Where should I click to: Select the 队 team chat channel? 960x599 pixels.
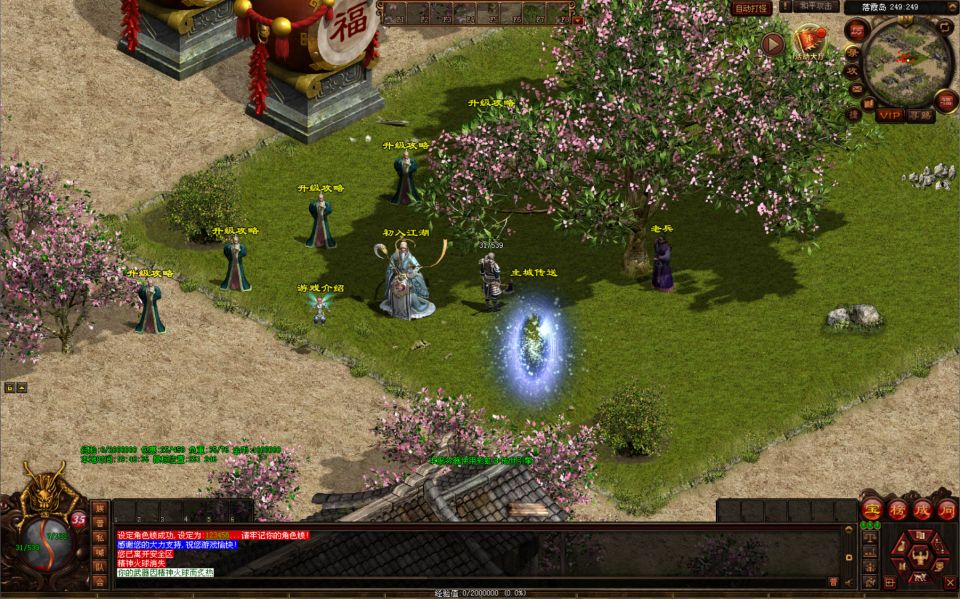[100, 565]
